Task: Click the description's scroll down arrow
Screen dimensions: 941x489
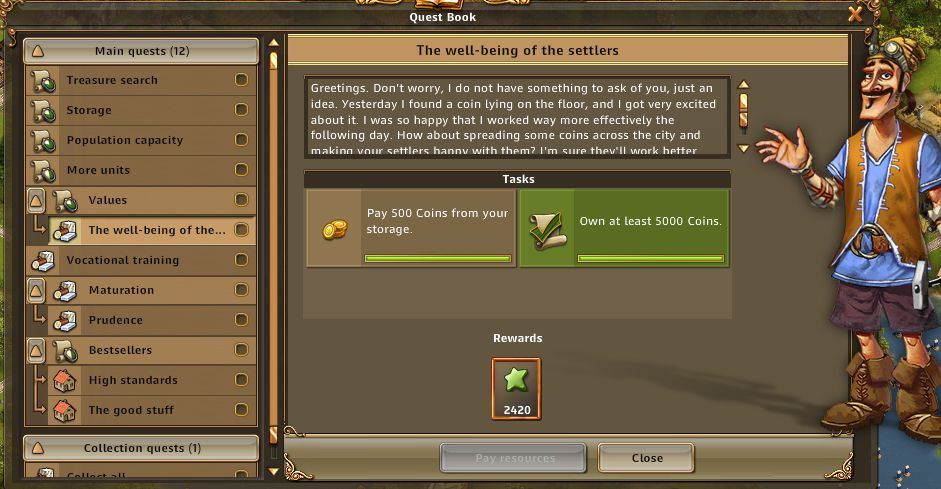Action: (743, 149)
